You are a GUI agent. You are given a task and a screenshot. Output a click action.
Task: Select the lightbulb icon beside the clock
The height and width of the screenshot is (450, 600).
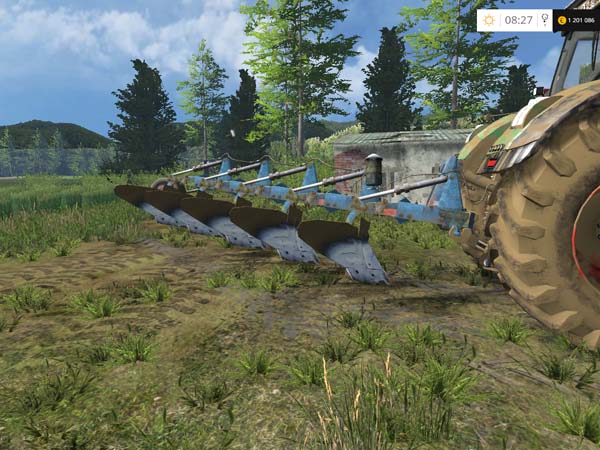point(545,19)
